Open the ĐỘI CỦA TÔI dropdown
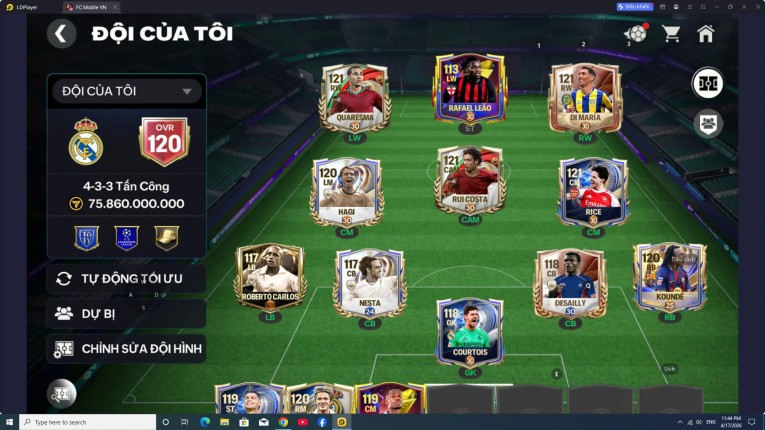This screenshot has width=765, height=430. pos(126,92)
